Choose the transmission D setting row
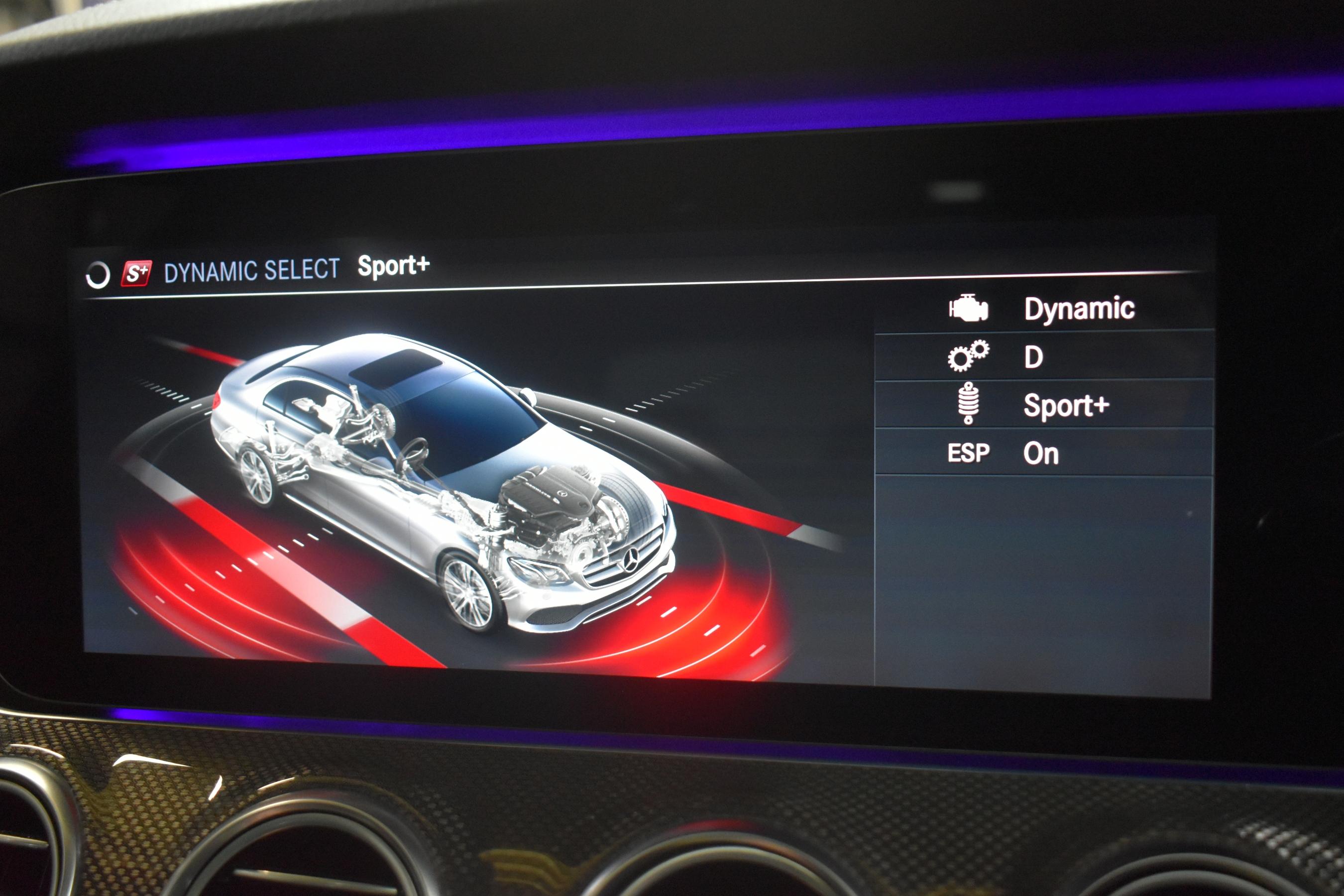1344x896 pixels. click(x=1043, y=357)
